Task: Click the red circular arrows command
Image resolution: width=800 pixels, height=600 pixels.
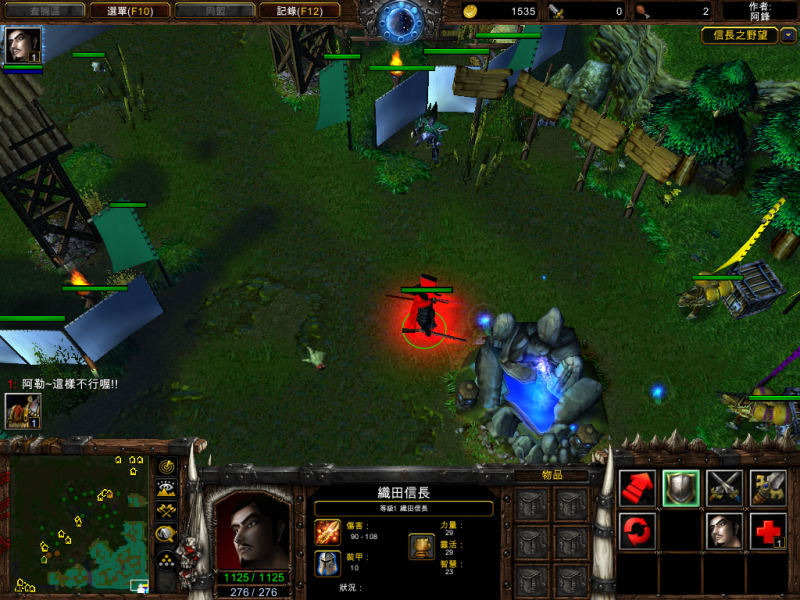Action: (x=637, y=531)
